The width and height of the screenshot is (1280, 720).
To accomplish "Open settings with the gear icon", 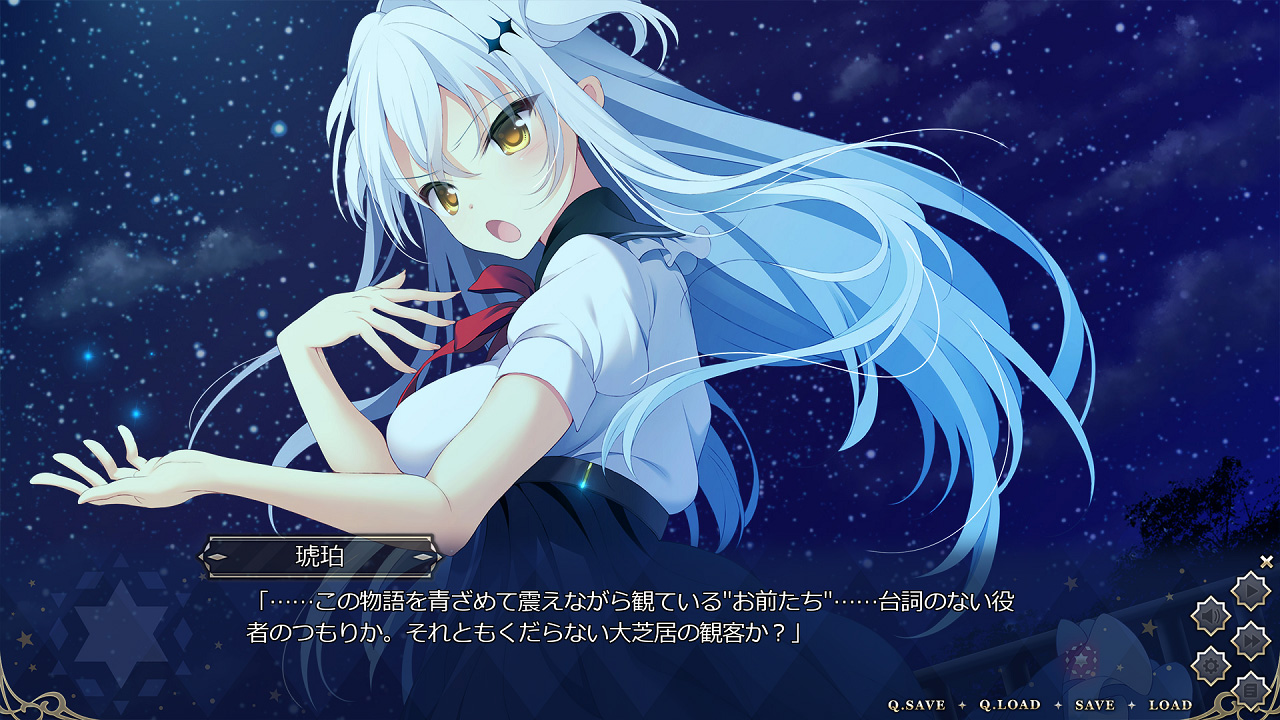I will pyautogui.click(x=1211, y=665).
